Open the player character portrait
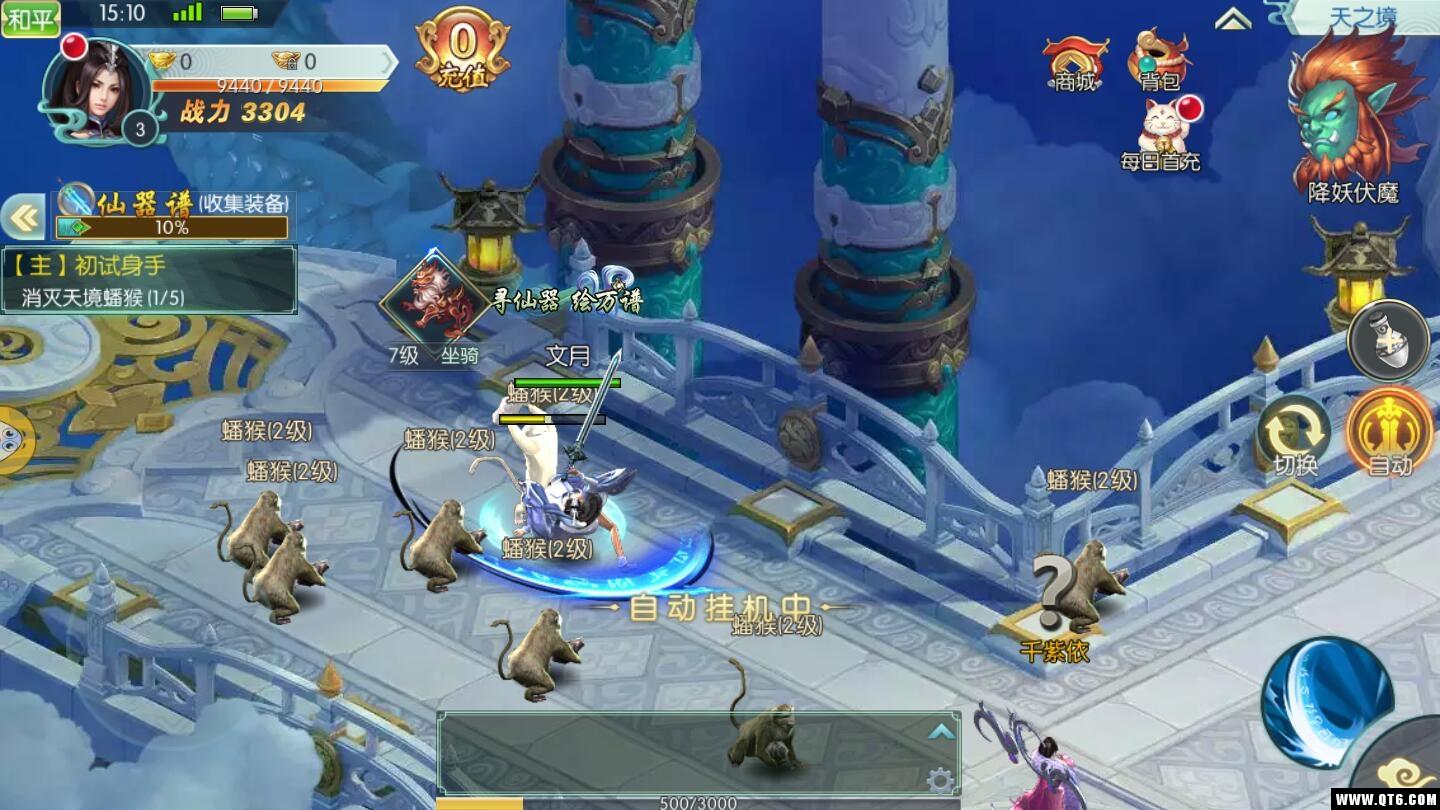The width and height of the screenshot is (1440, 810). (95, 90)
